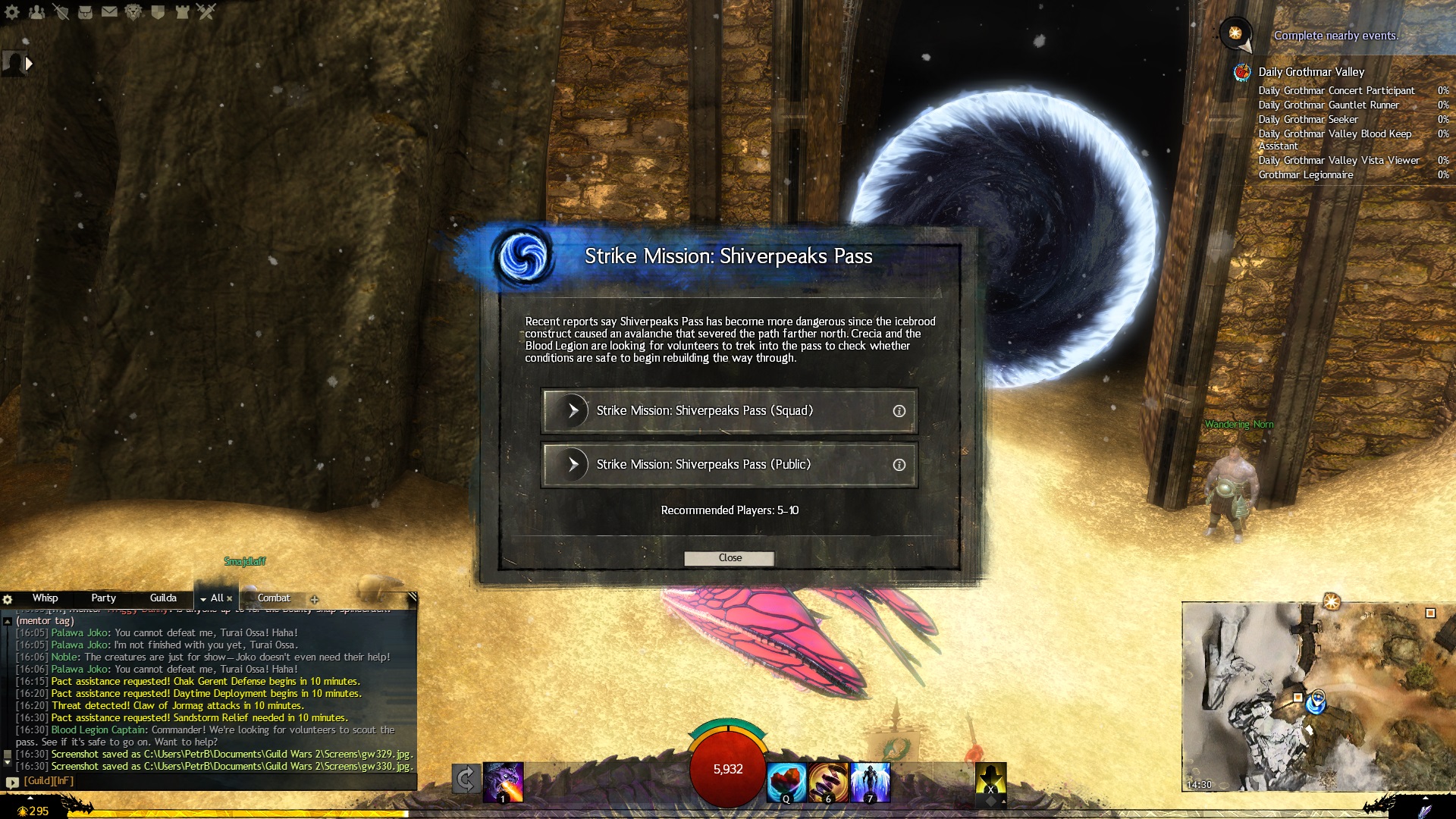This screenshot has height=819, width=1456.
Task: Switch to the Whisp chat tab
Action: coord(45,598)
